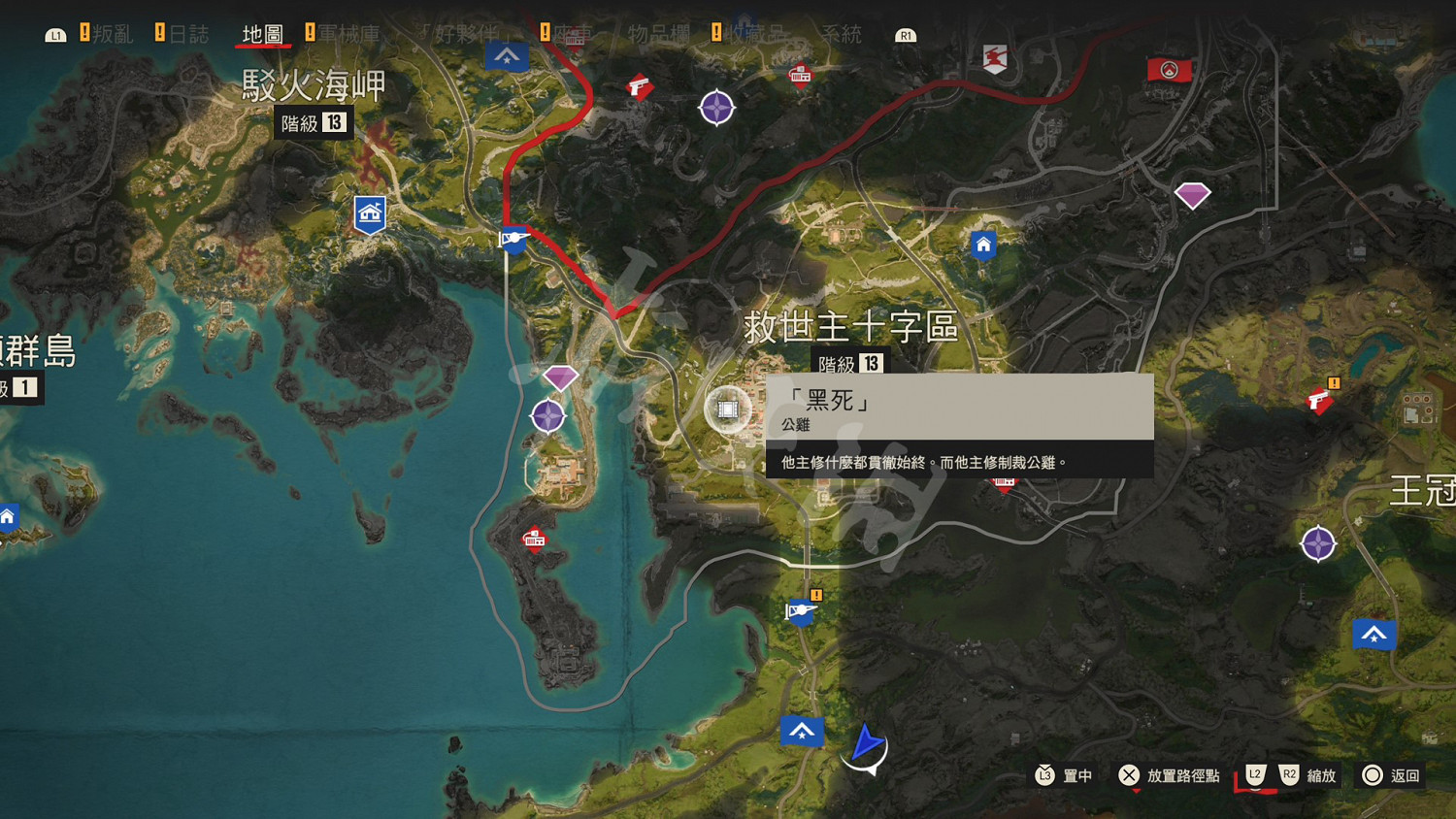Screen dimensions: 1456x819
Task: Switch to the 日誌 journal tab
Action: click(192, 32)
